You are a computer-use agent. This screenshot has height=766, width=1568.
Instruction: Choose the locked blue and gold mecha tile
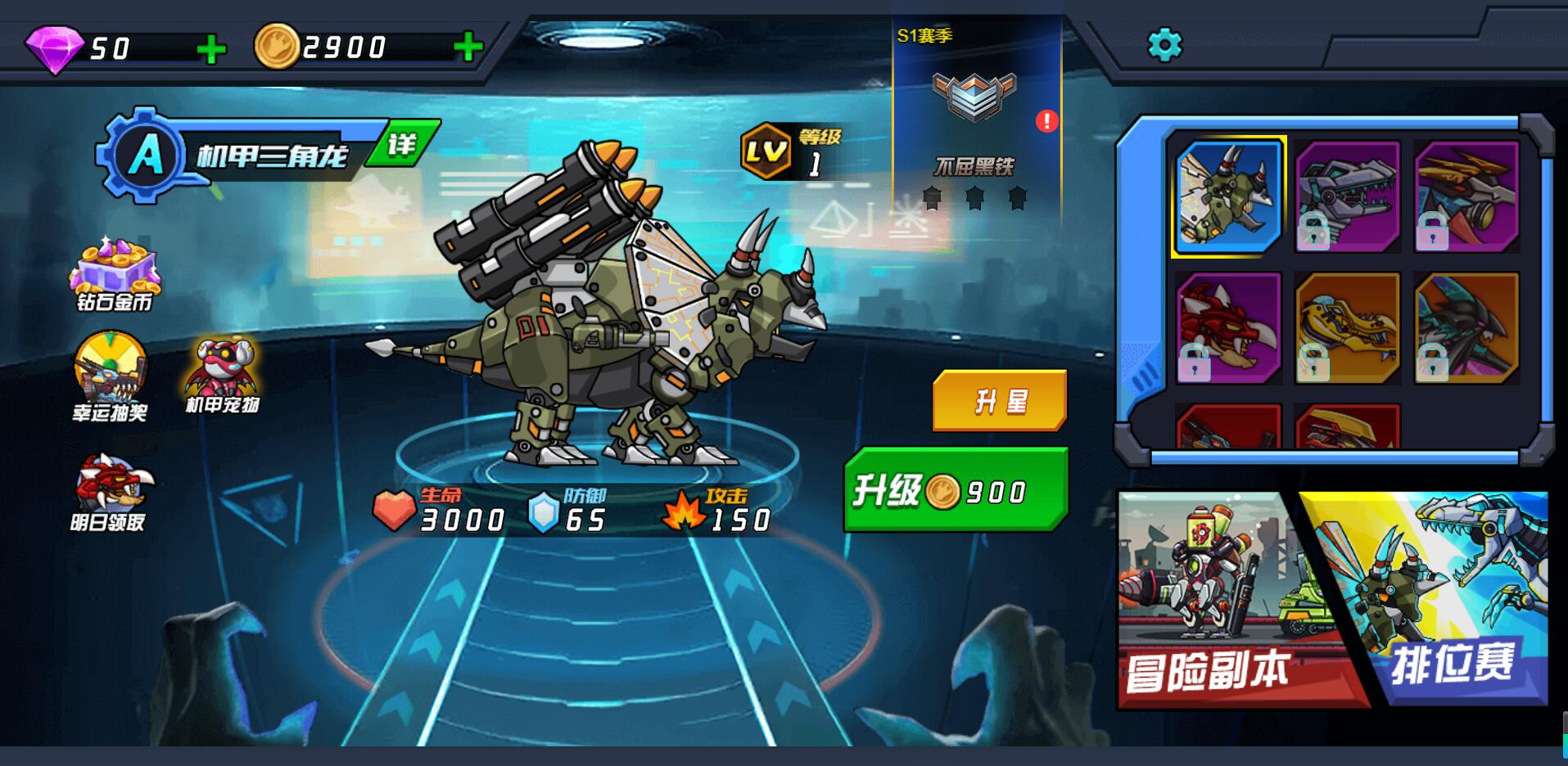pos(1466,197)
